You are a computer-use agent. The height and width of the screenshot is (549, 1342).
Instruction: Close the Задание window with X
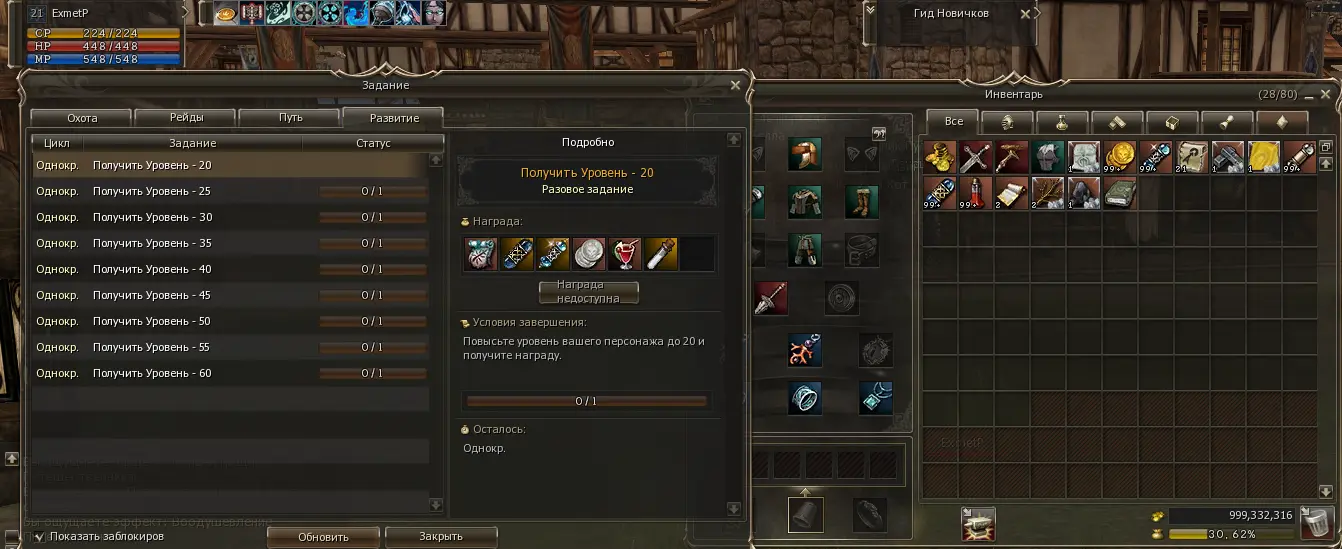736,86
